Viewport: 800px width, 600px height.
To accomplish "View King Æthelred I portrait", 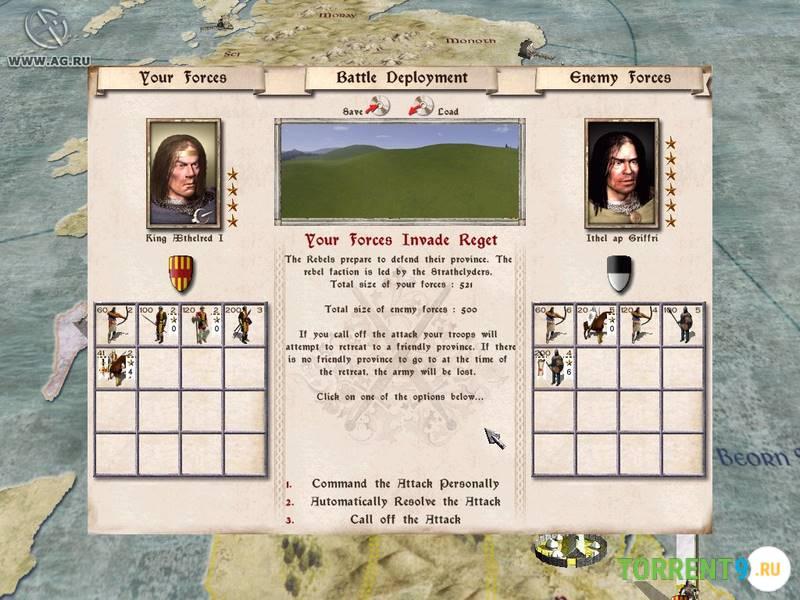I will (183, 174).
